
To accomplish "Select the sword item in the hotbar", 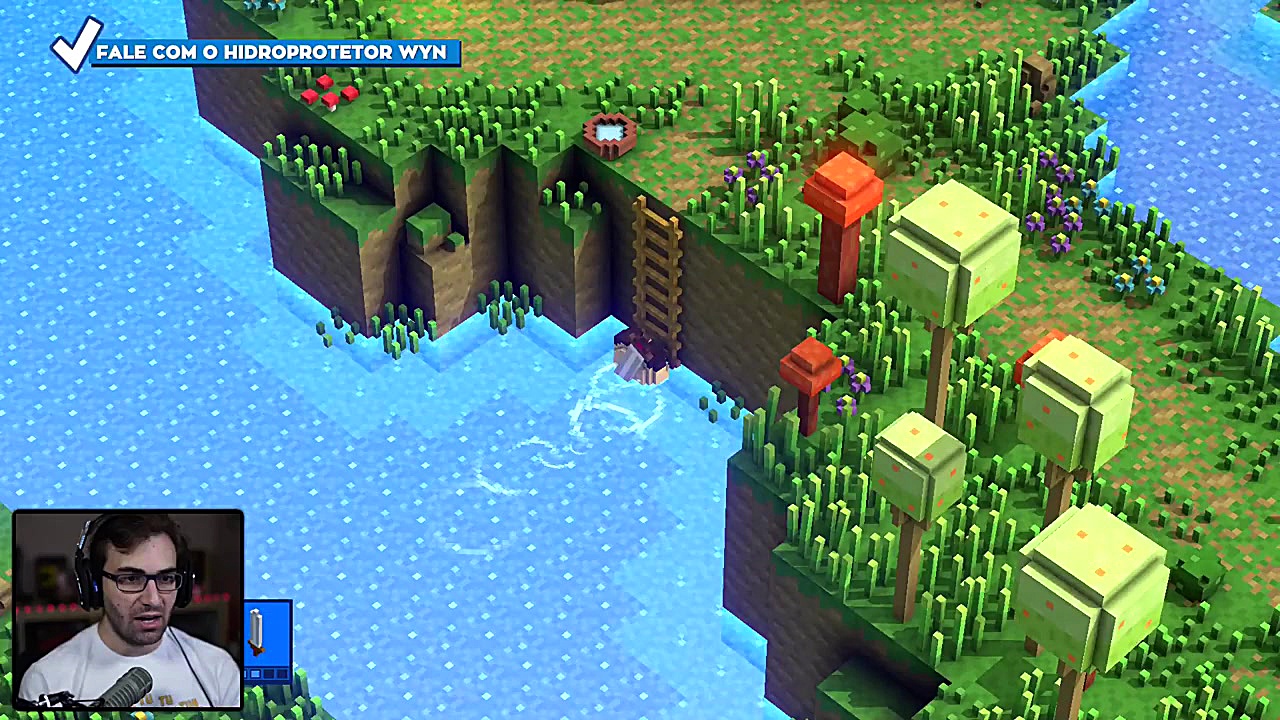I will pyautogui.click(x=258, y=630).
